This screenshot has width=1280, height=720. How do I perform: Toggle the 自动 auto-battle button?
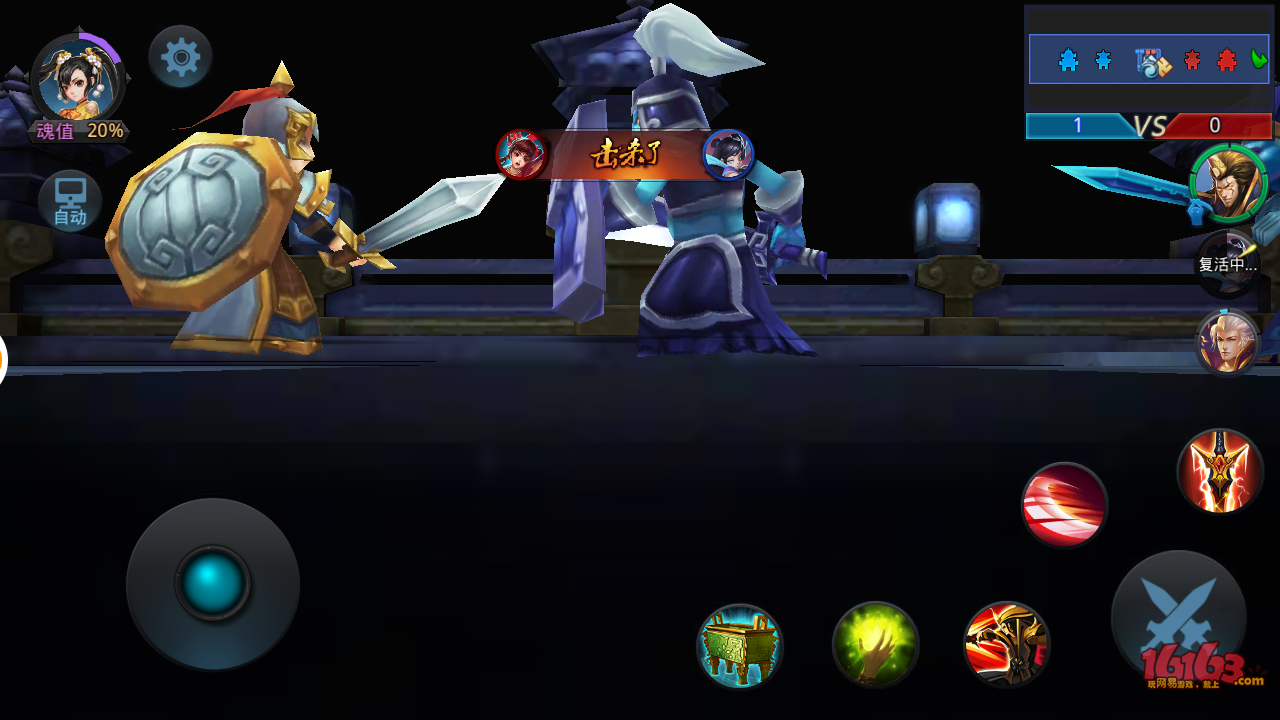[70, 201]
